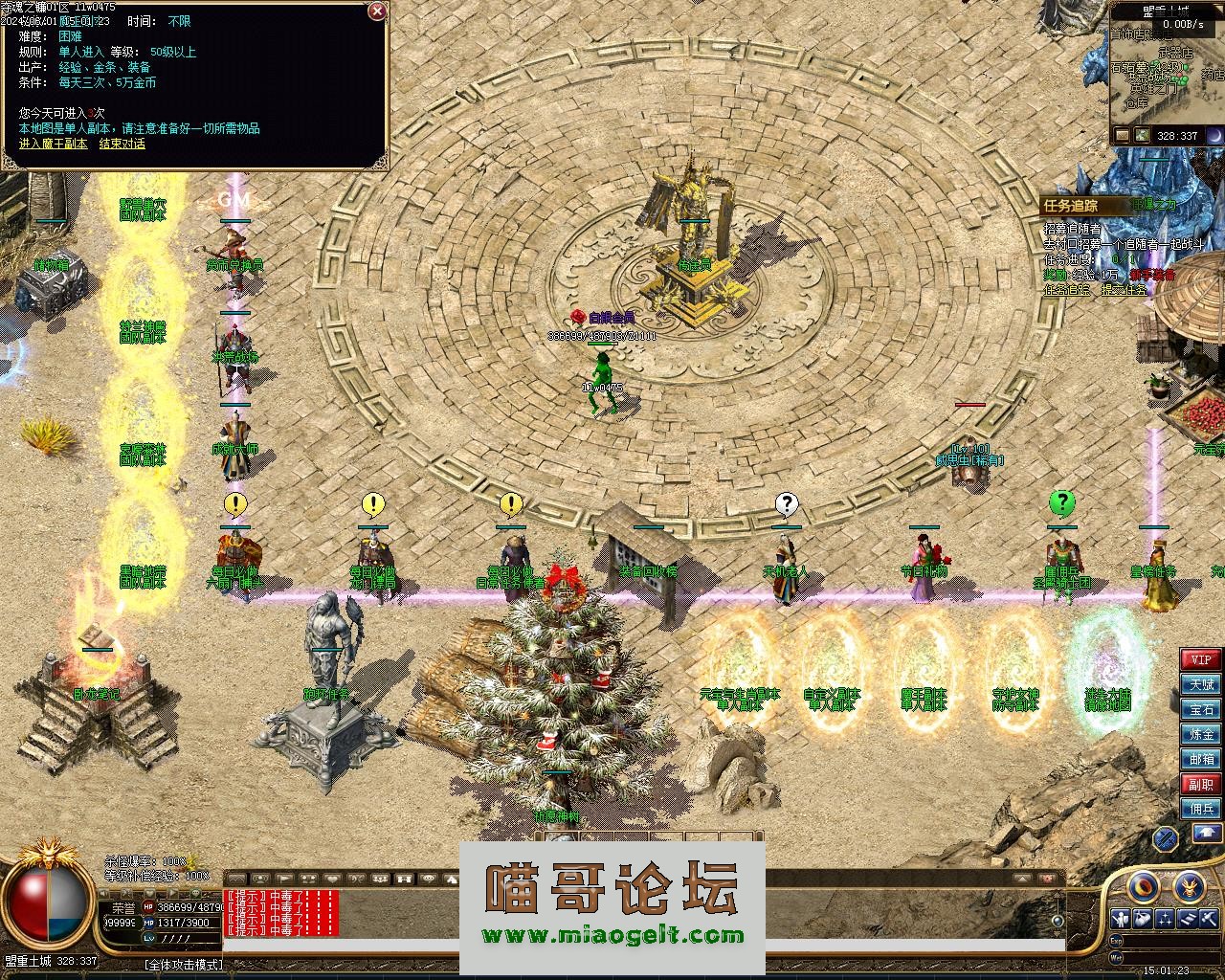The height and width of the screenshot is (980, 1225).
Task: Open the 宝石 gem menu
Action: pos(1201,709)
